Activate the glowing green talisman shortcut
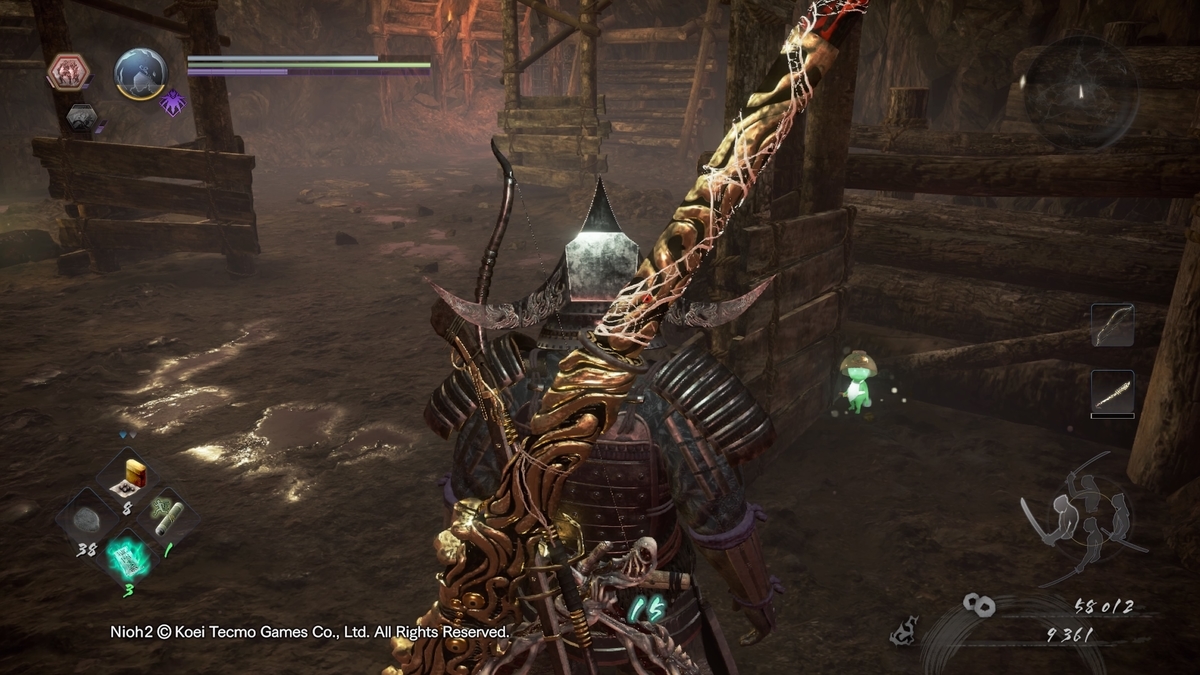Screen dimensions: 1200x675 (127, 559)
